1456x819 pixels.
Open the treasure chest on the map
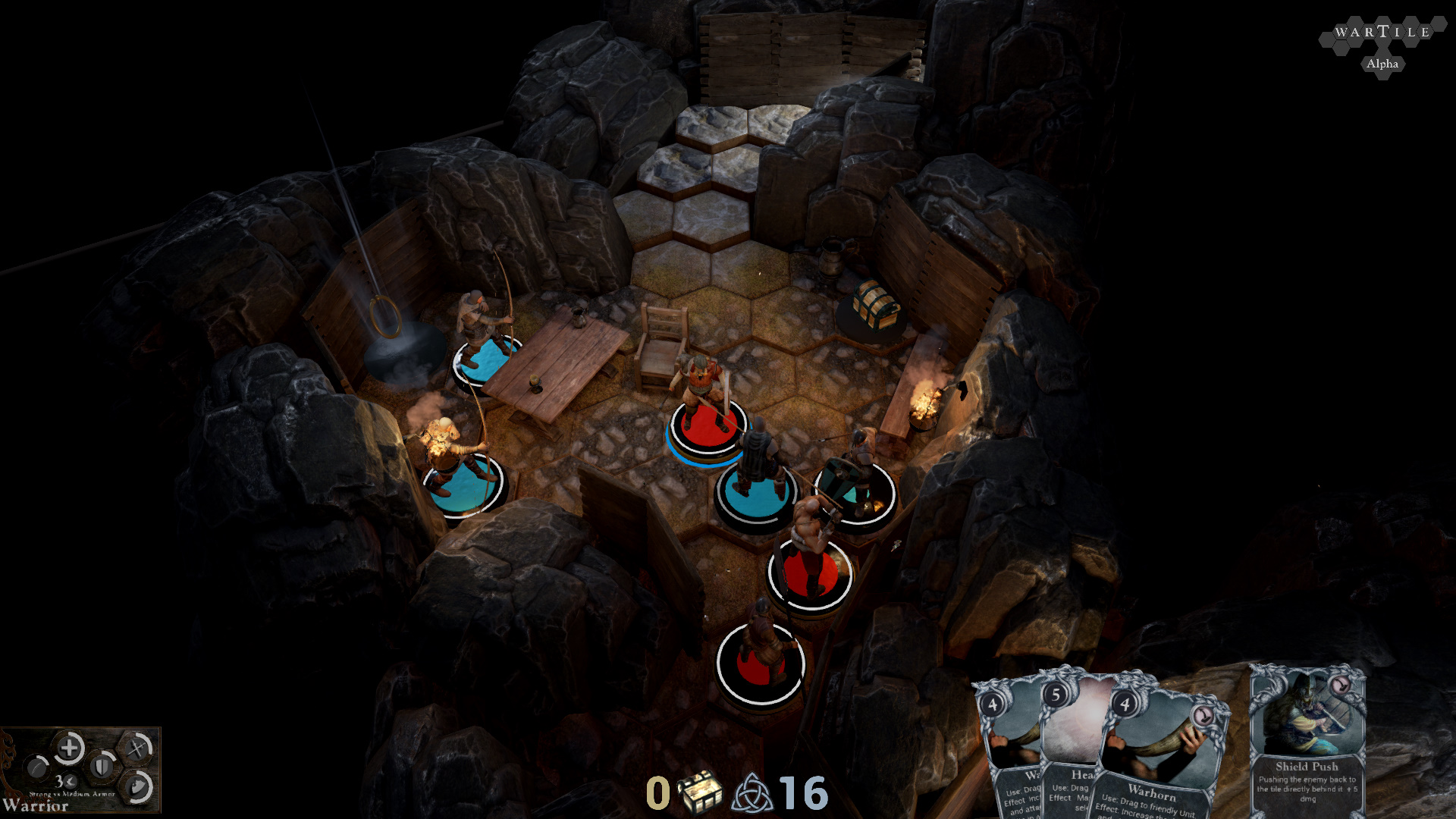[x=874, y=306]
